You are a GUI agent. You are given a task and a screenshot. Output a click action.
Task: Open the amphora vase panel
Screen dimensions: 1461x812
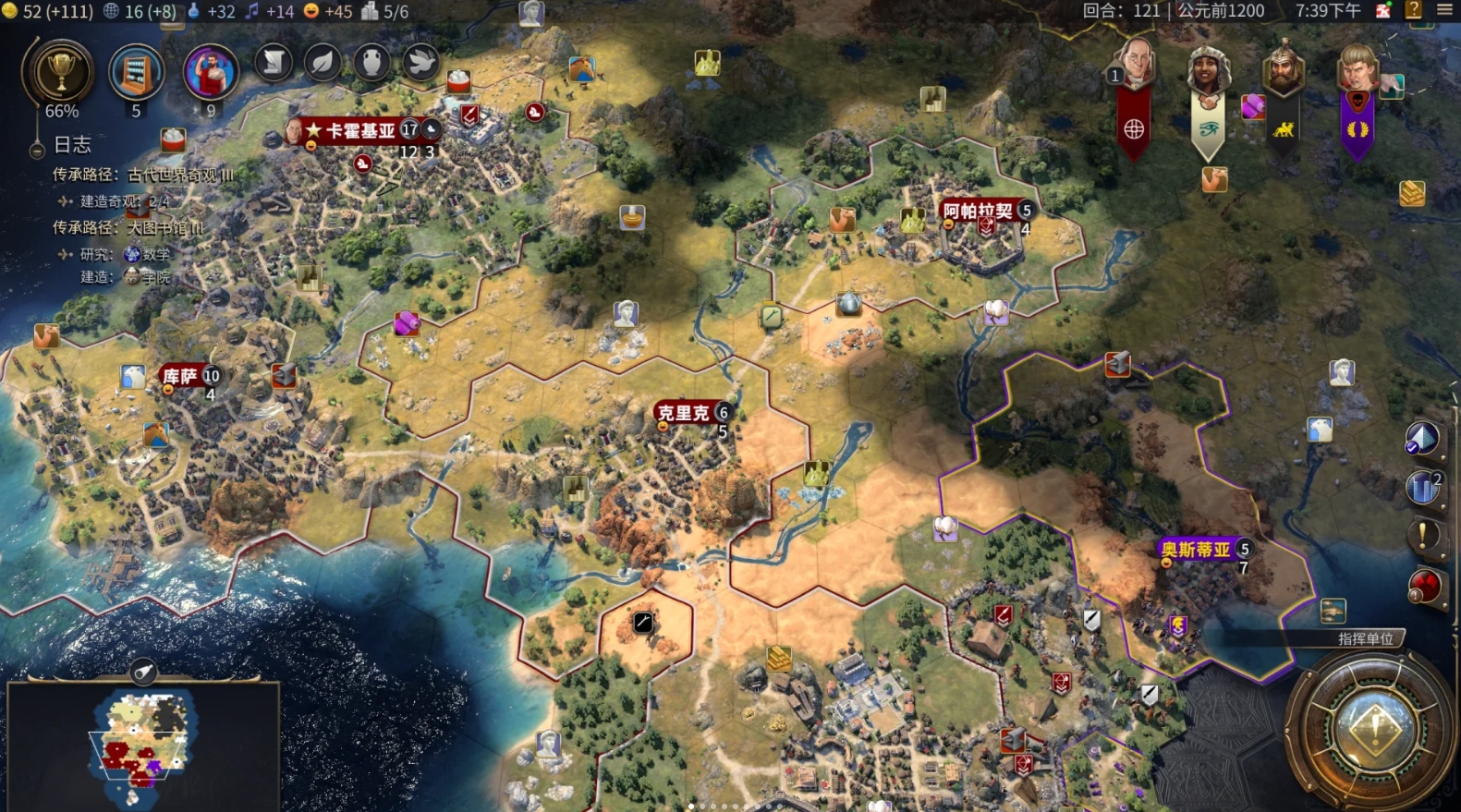(371, 63)
